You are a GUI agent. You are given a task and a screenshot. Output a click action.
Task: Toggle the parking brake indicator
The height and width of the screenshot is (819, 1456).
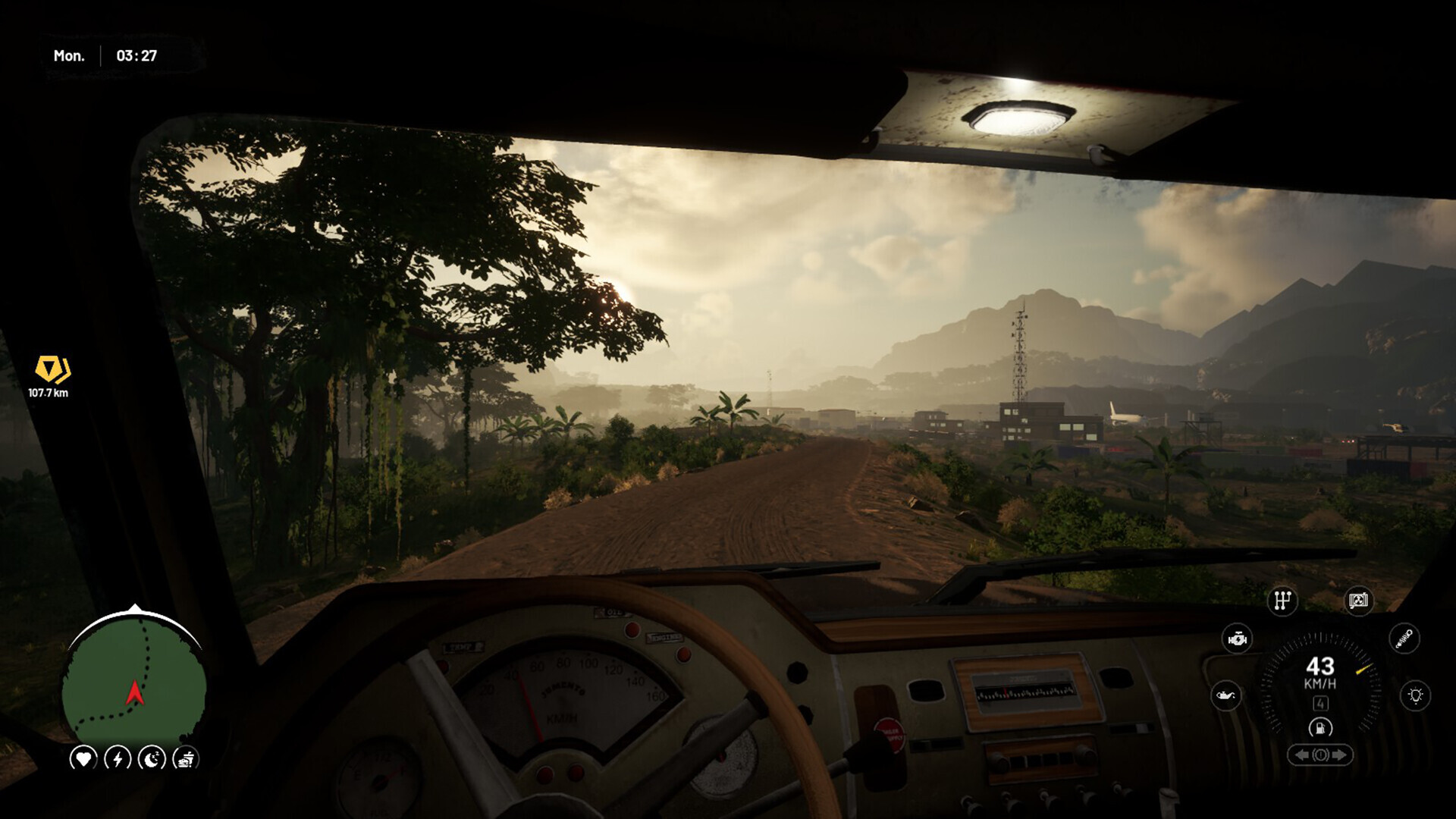[x=1320, y=755]
